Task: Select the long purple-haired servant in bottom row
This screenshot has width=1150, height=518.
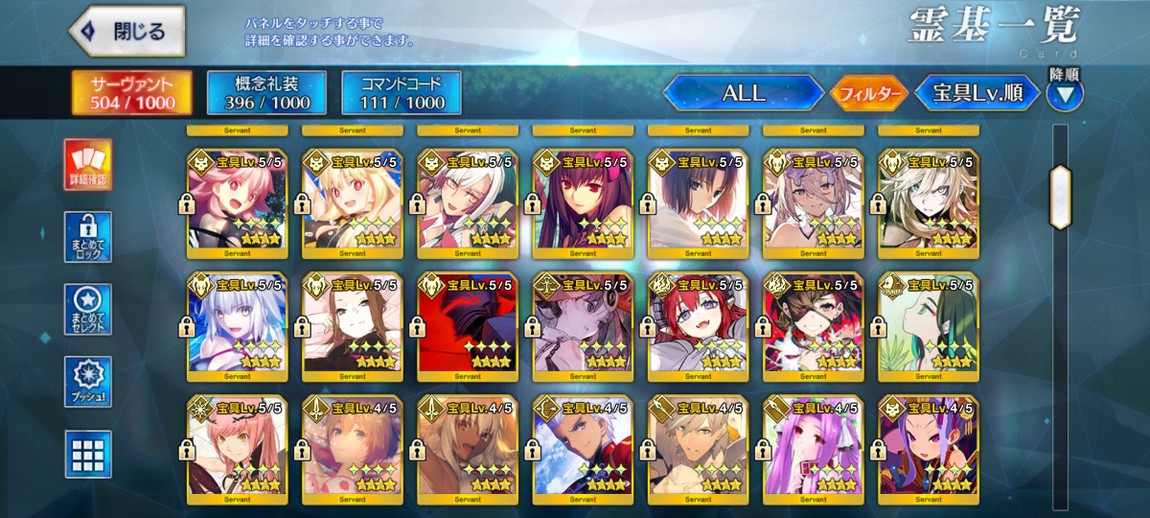Action: [813, 447]
